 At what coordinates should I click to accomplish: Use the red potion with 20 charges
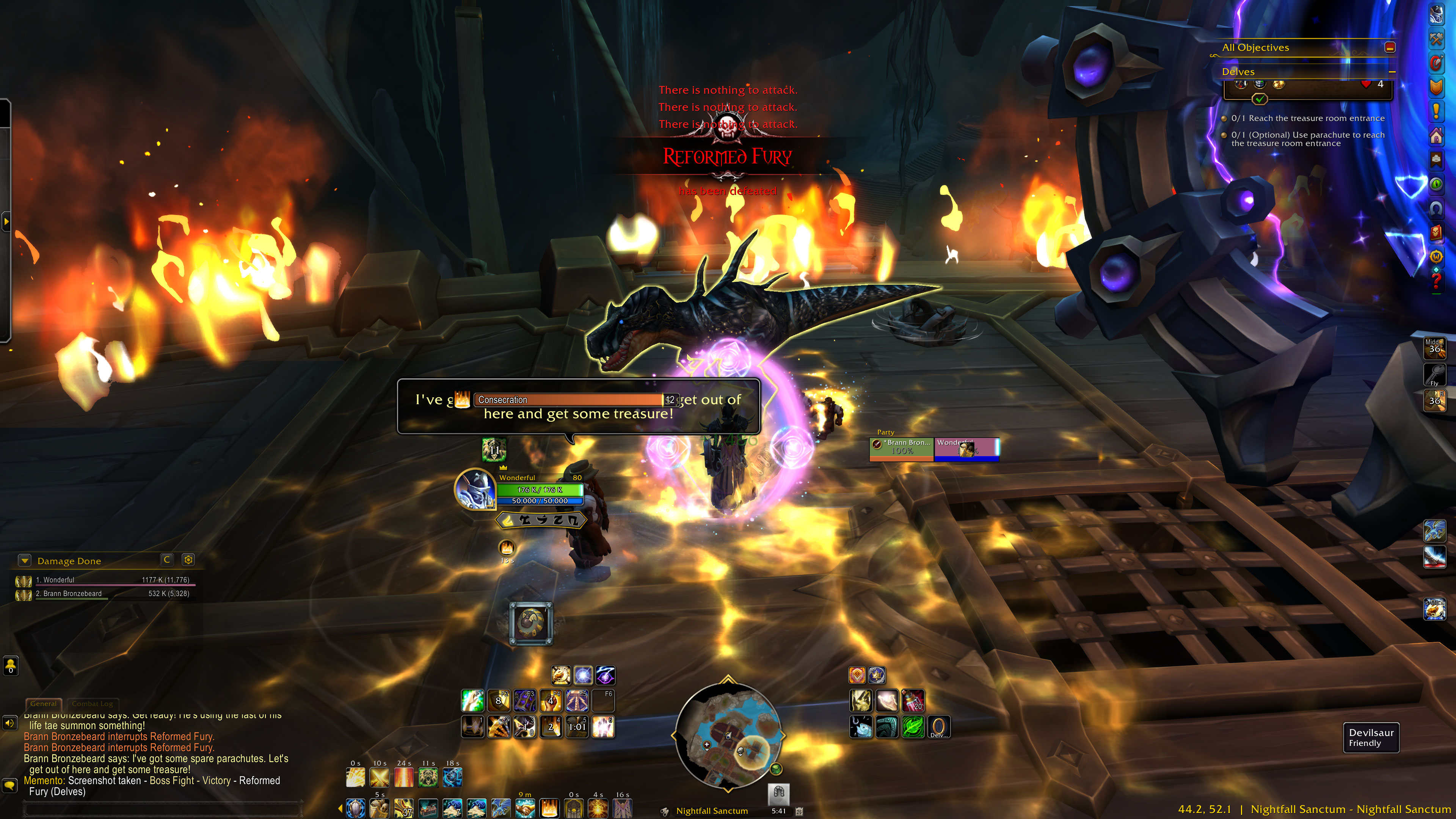point(912,701)
